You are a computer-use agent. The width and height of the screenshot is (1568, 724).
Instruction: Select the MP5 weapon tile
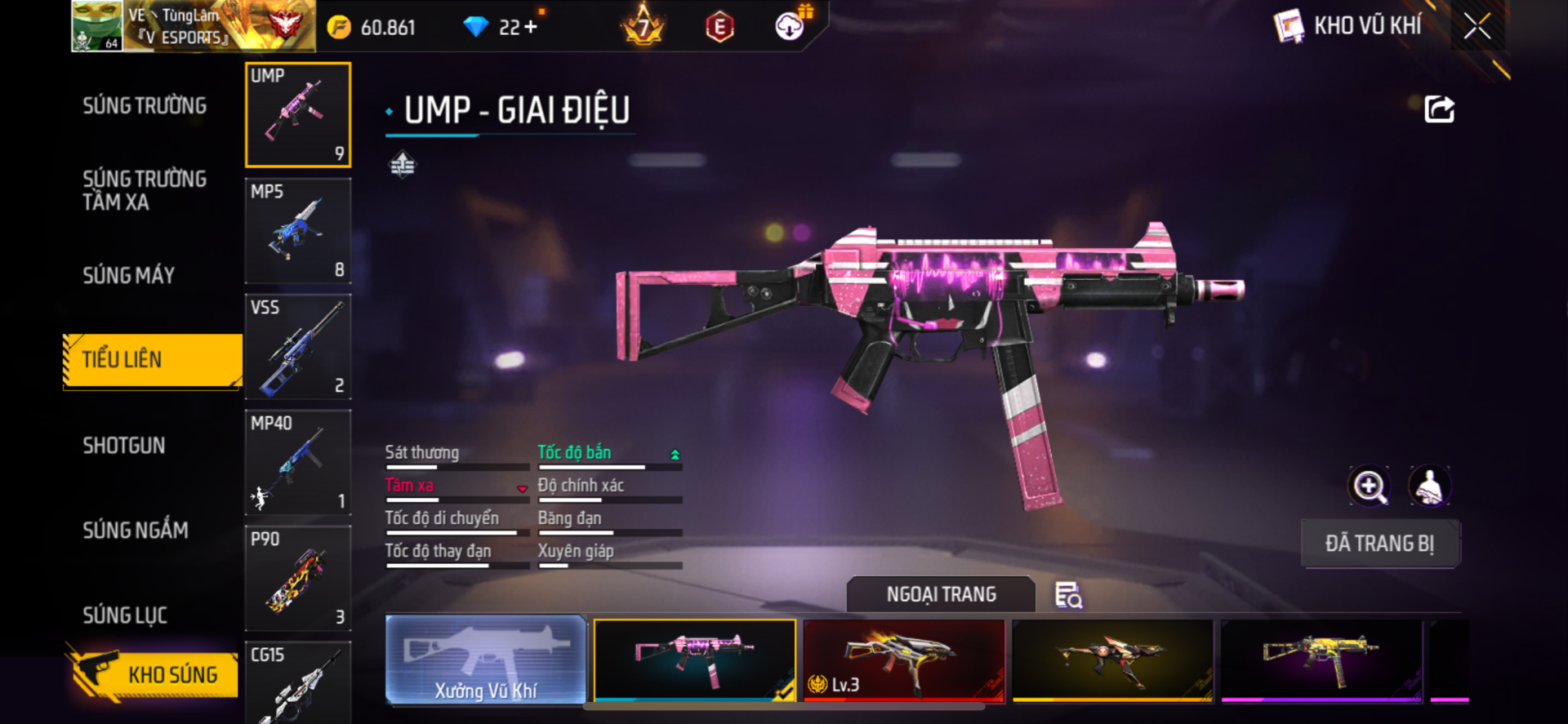[298, 231]
